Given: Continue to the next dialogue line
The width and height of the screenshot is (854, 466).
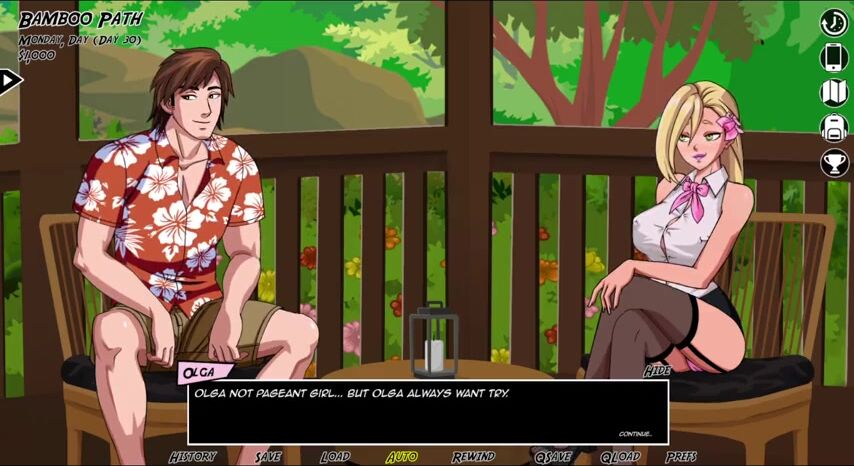Looking at the screenshot, I should (x=635, y=434).
